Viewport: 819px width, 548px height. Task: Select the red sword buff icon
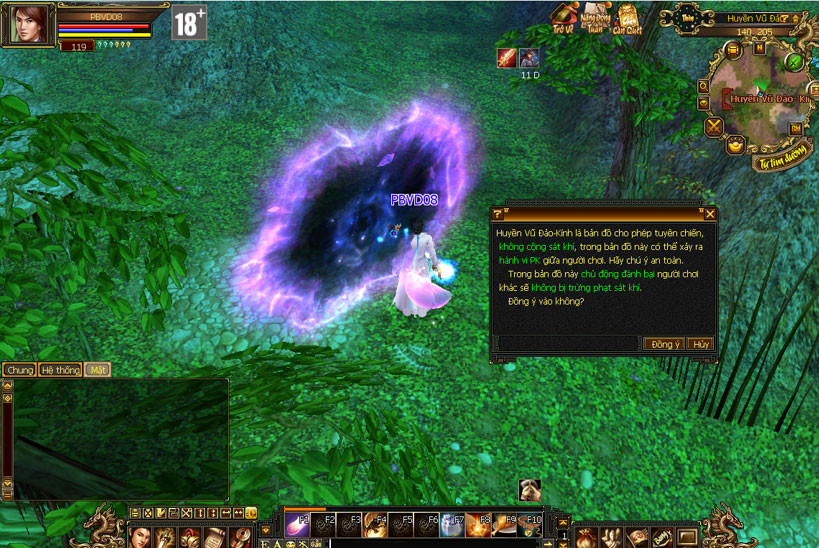coord(507,58)
